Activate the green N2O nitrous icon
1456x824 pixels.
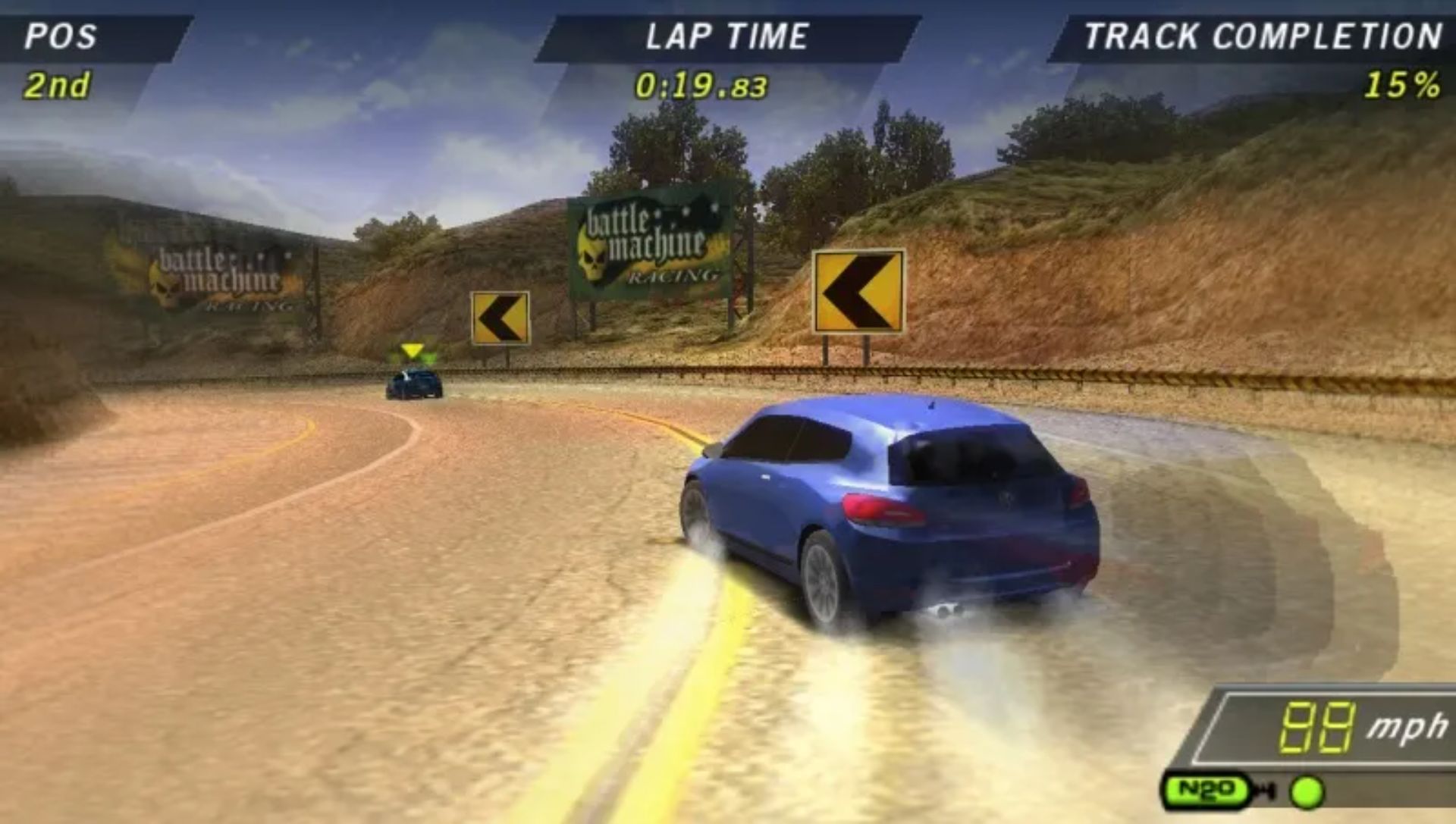click(1207, 791)
